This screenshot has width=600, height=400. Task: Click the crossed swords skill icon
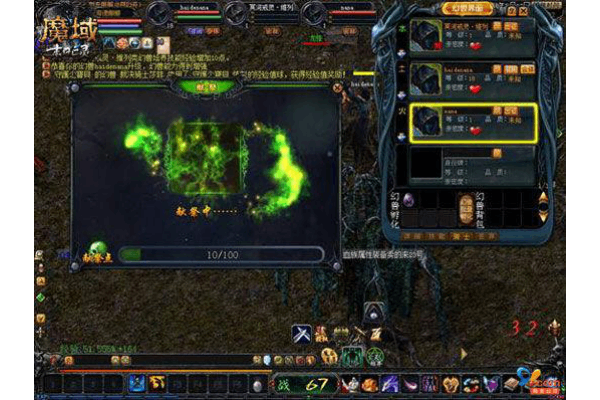(301, 332)
